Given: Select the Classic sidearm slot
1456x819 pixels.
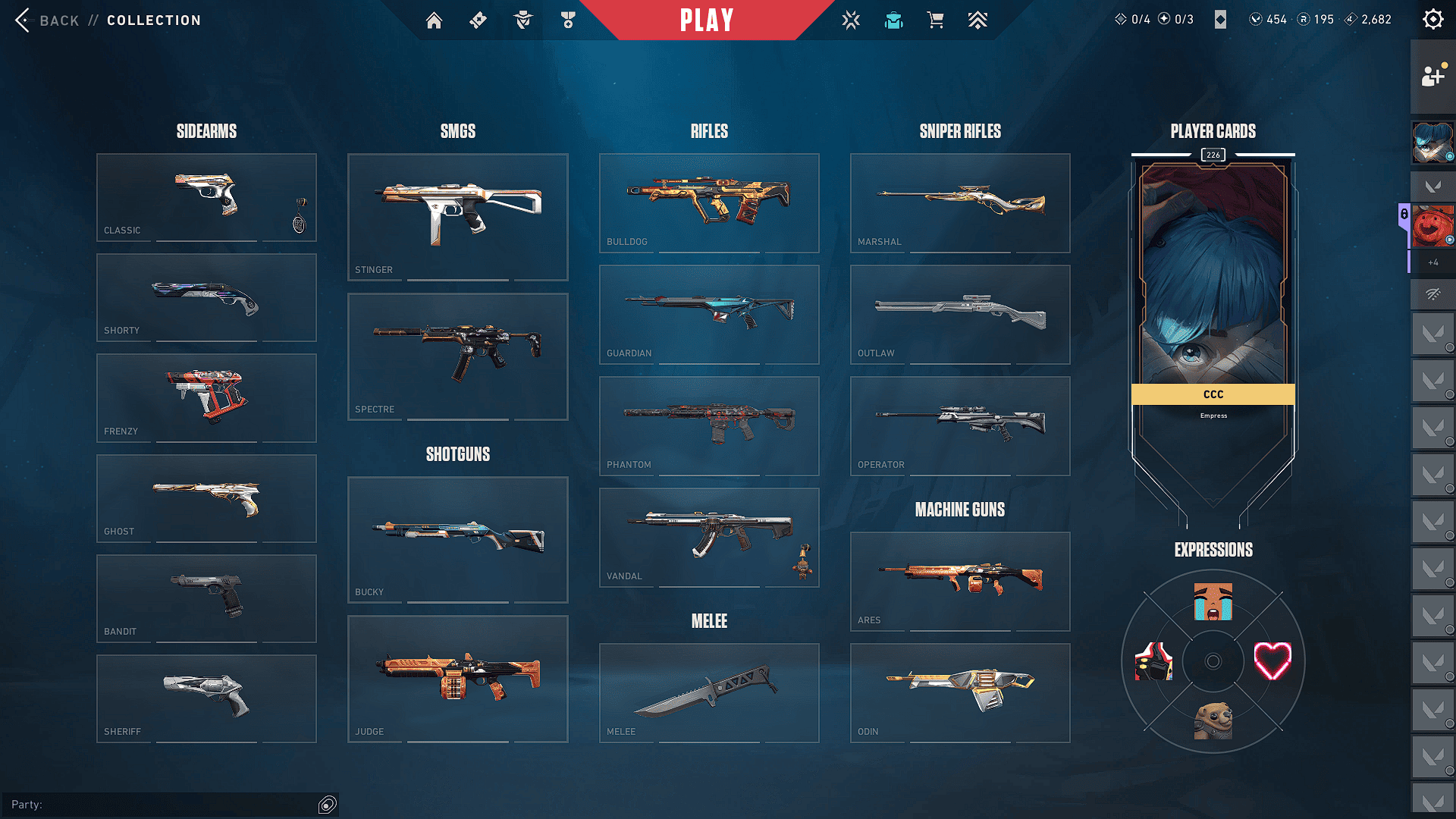Looking at the screenshot, I should pos(206,197).
